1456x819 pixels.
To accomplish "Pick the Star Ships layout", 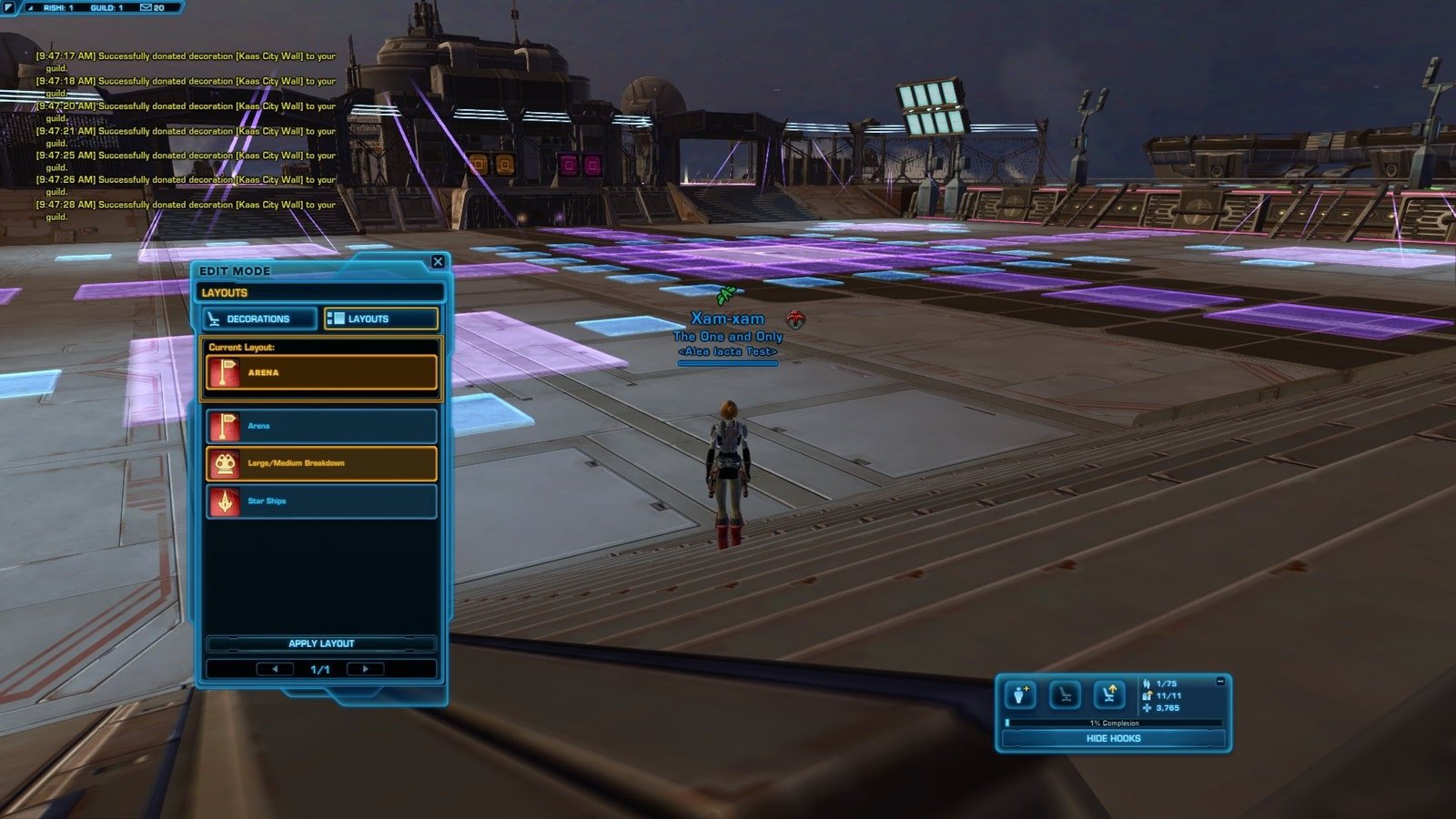I will click(x=321, y=501).
